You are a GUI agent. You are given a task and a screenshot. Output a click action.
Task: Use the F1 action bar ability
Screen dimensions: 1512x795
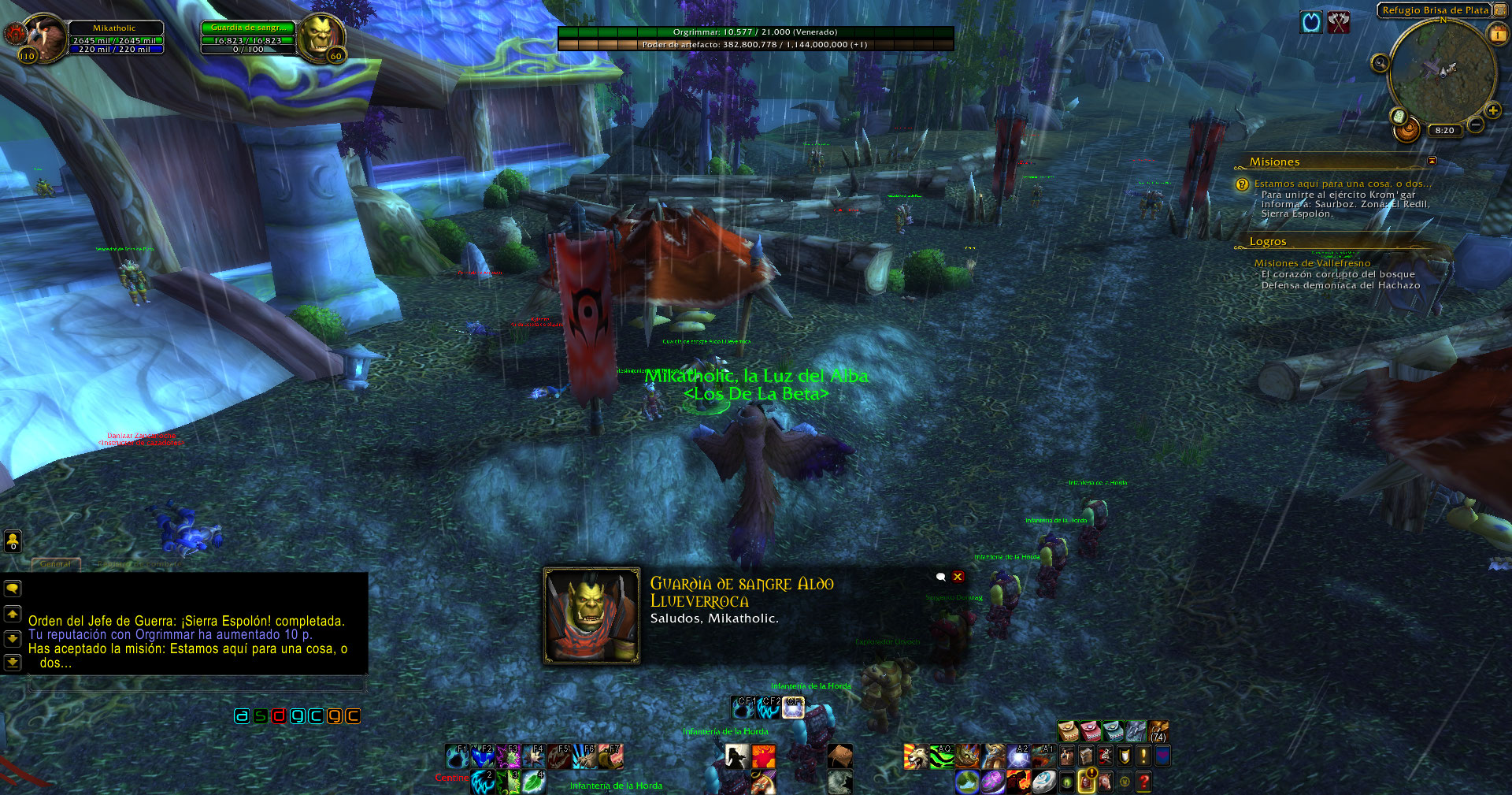(458, 756)
